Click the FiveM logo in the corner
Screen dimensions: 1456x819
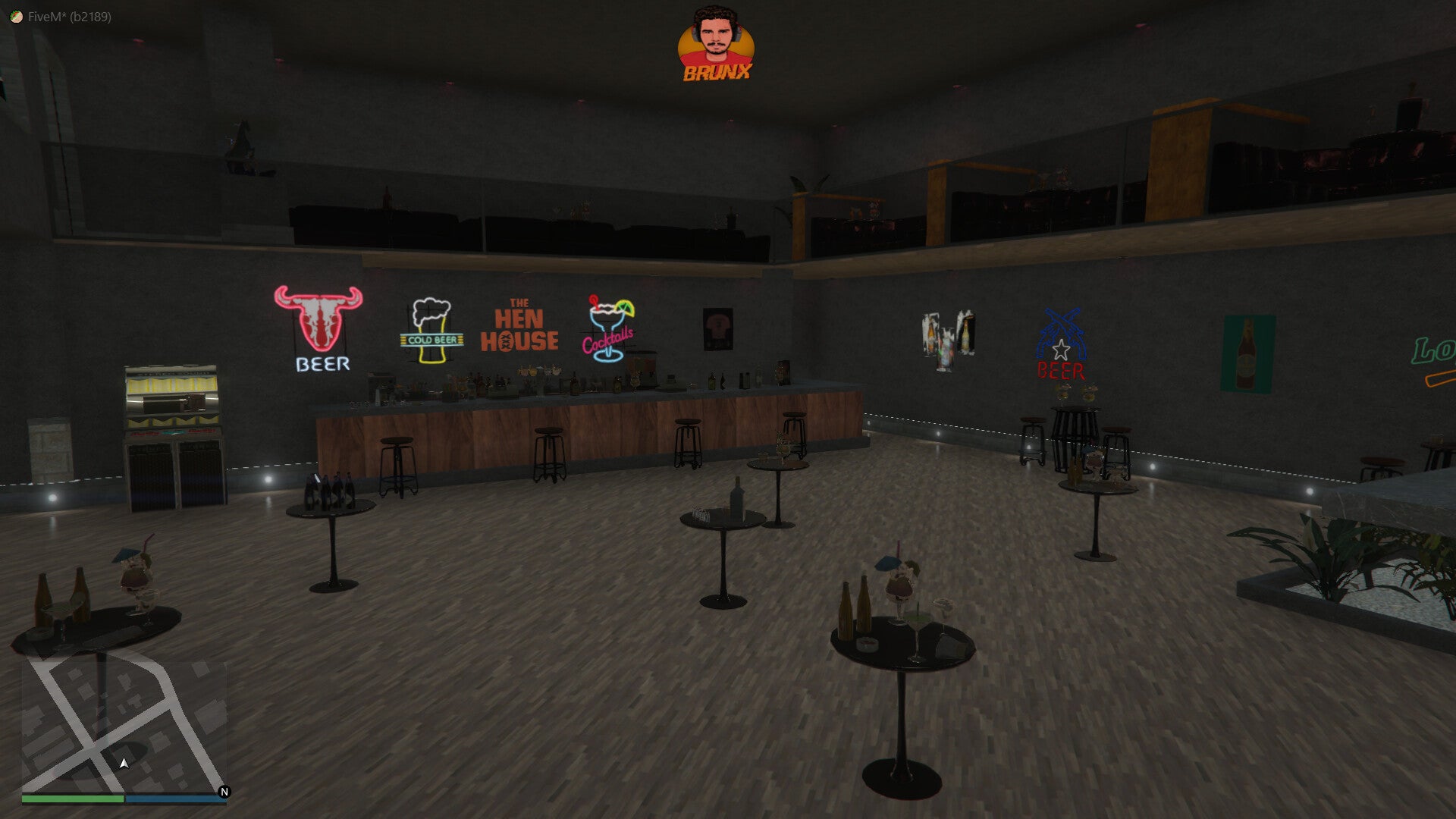tap(15, 17)
